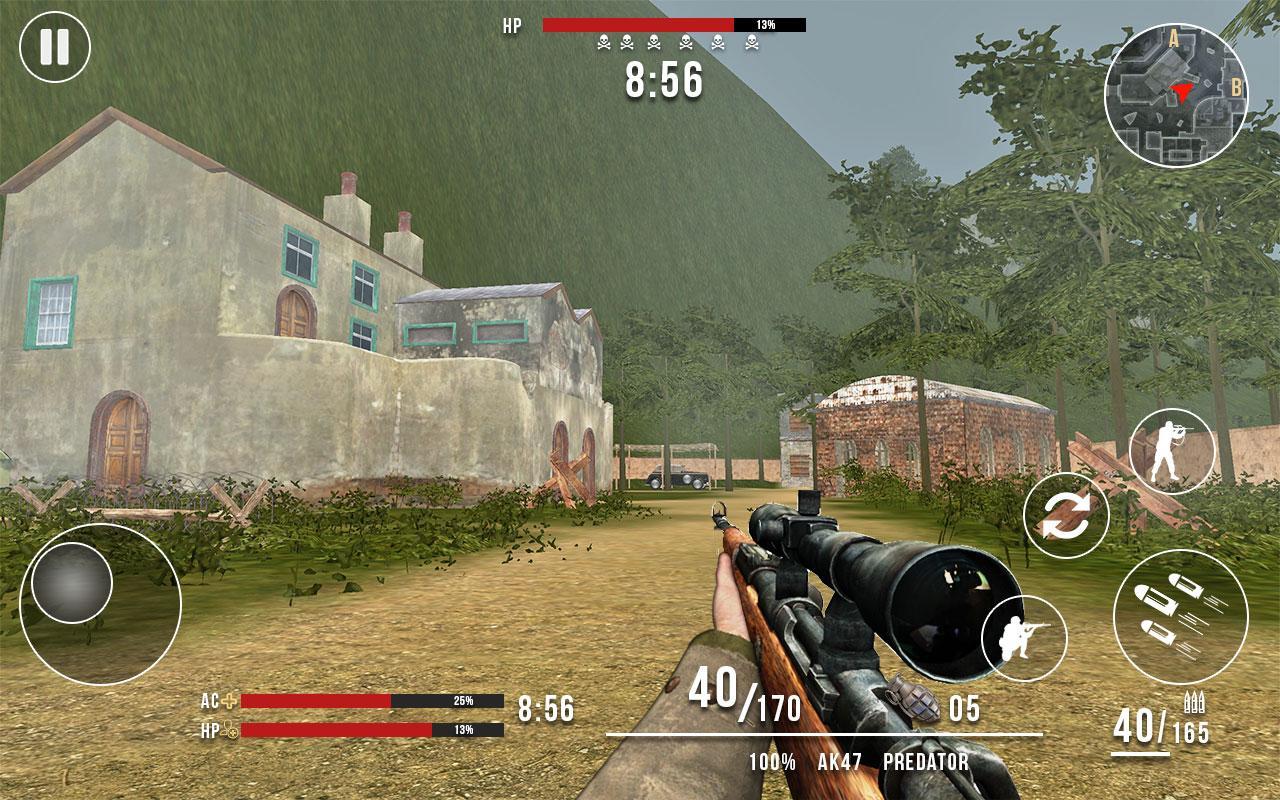Touch the virtual movement joystick
Screen dimensions: 1280x800
click(x=72, y=584)
